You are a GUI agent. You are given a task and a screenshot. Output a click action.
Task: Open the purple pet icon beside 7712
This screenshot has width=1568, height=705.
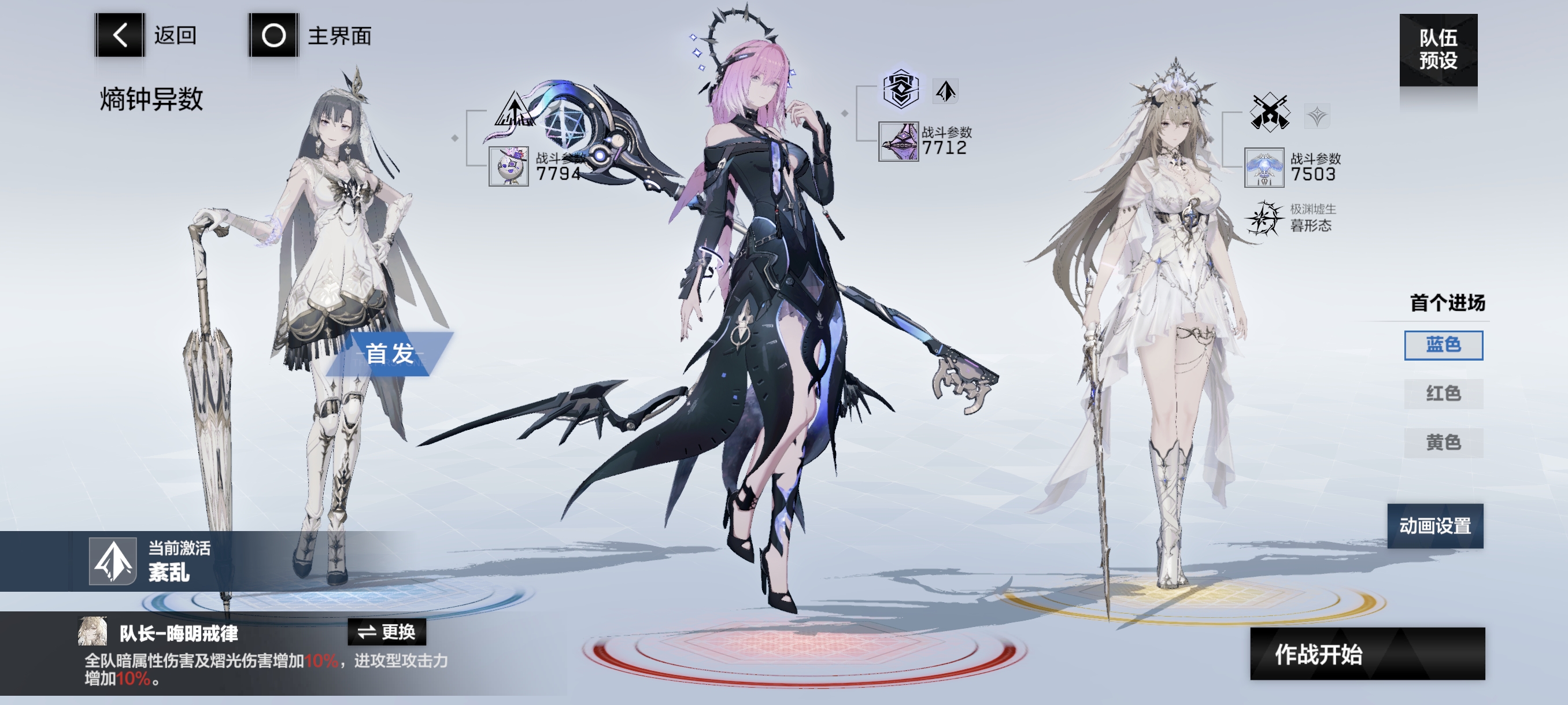pyautogui.click(x=898, y=142)
